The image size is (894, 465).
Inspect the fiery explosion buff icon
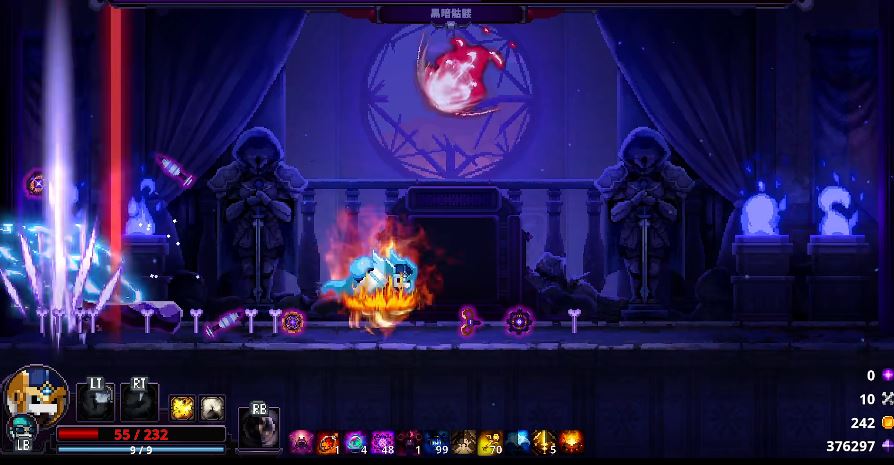571,440
